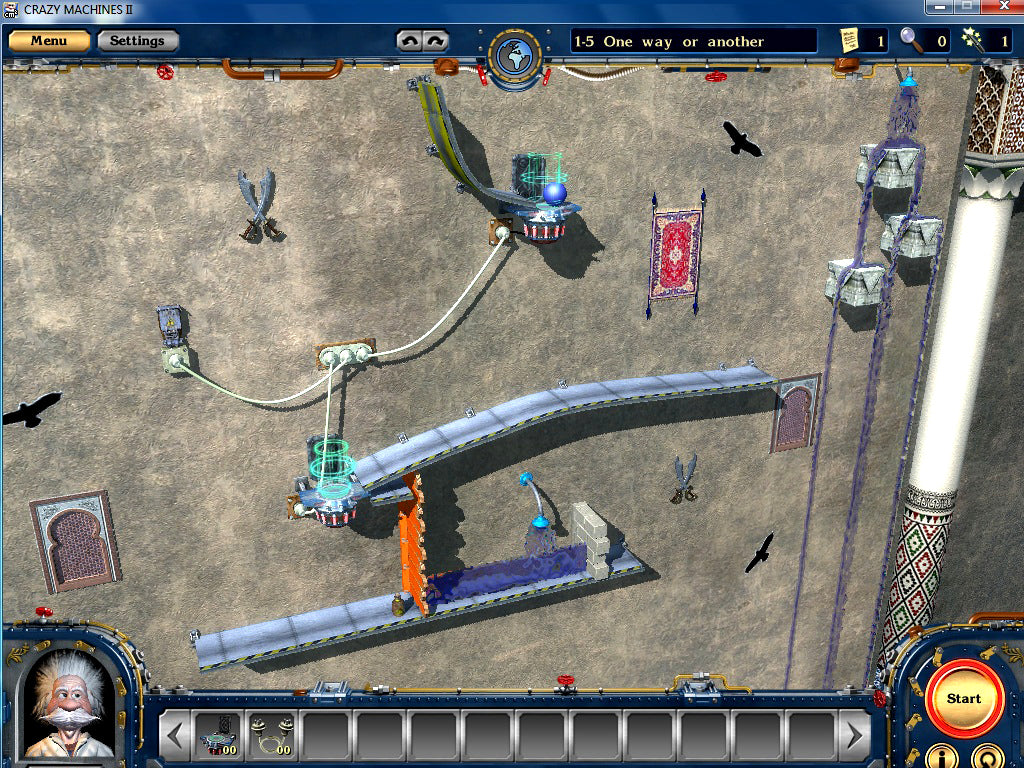Screen dimensions: 1024x768
Task: Click the redo arrow button
Action: 434,41
